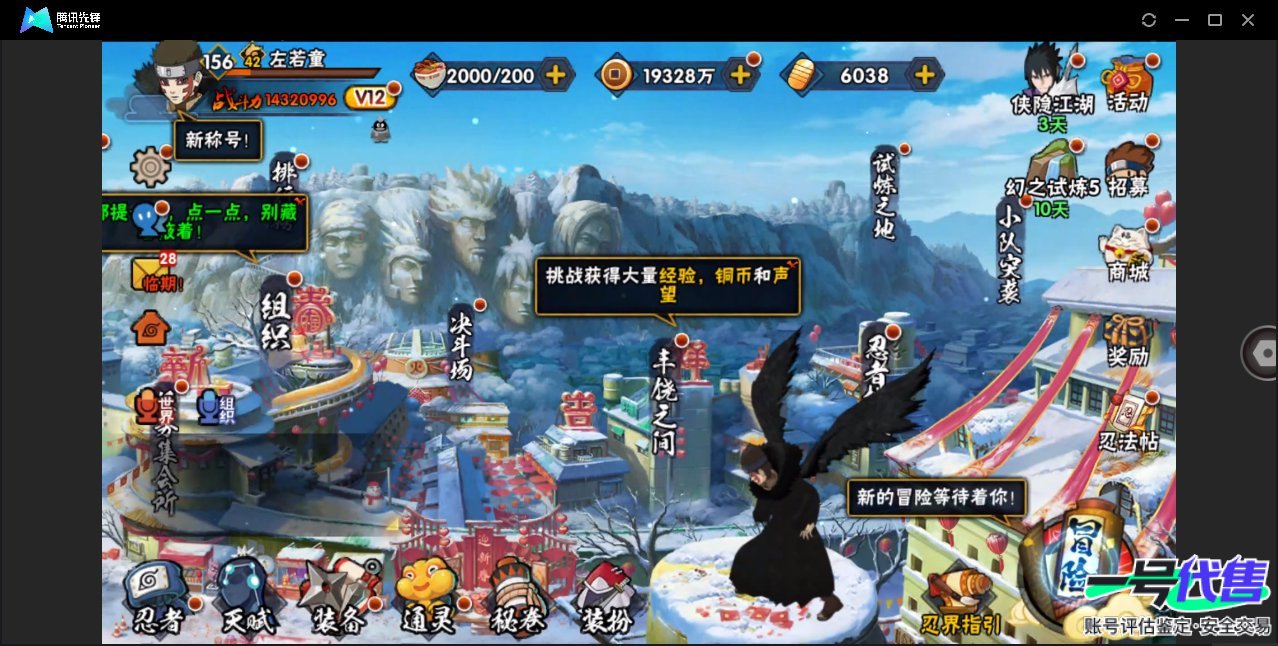Open the gear settings icon
Viewport: 1278px width, 646px height.
coord(151,165)
